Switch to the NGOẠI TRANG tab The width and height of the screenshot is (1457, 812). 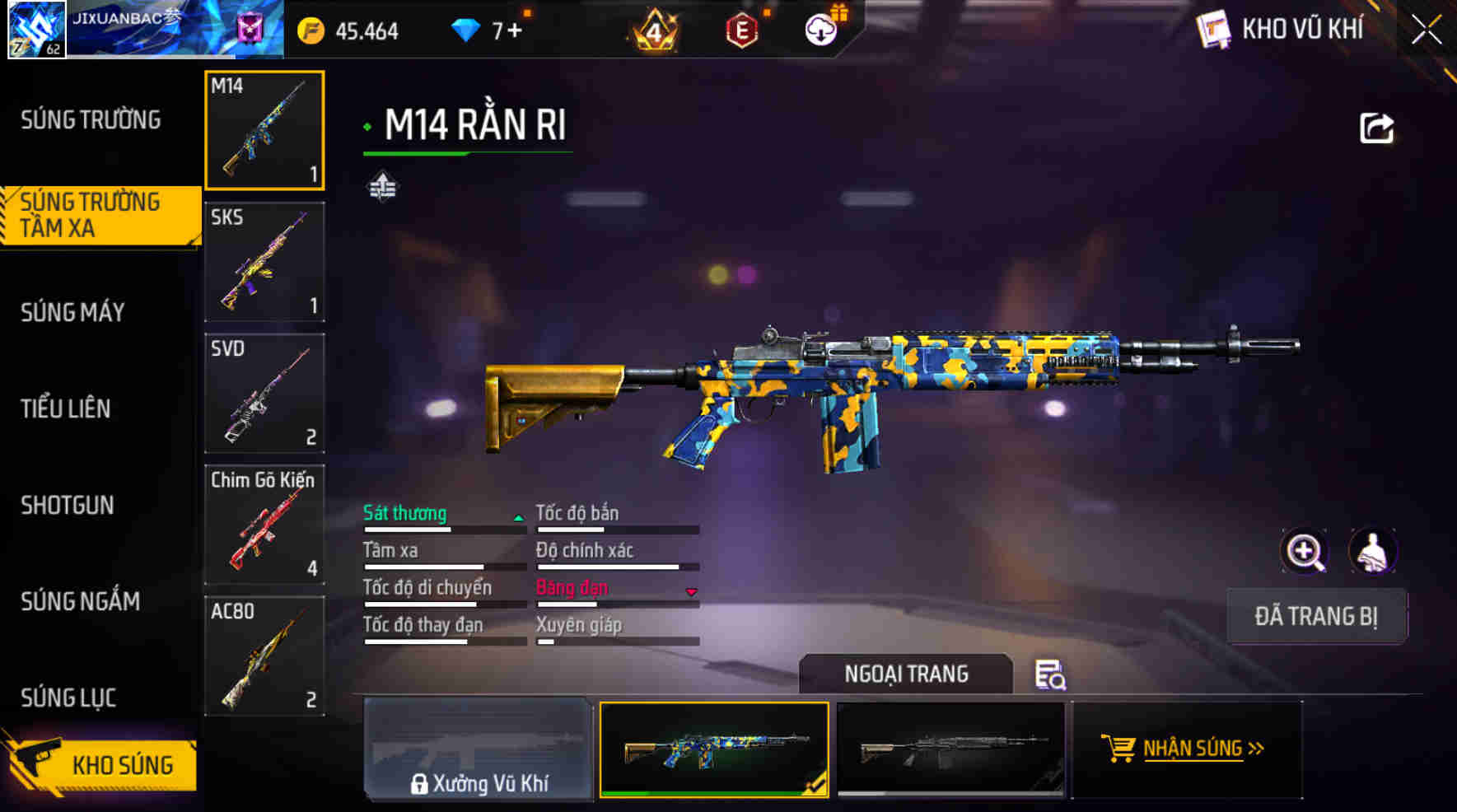coord(906,674)
